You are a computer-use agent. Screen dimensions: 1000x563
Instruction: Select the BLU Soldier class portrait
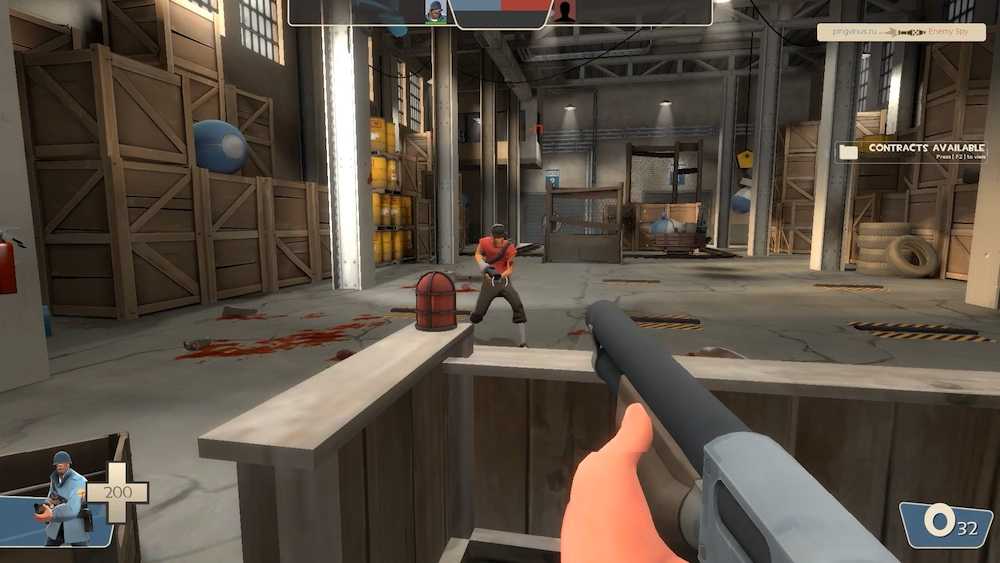click(x=62, y=498)
